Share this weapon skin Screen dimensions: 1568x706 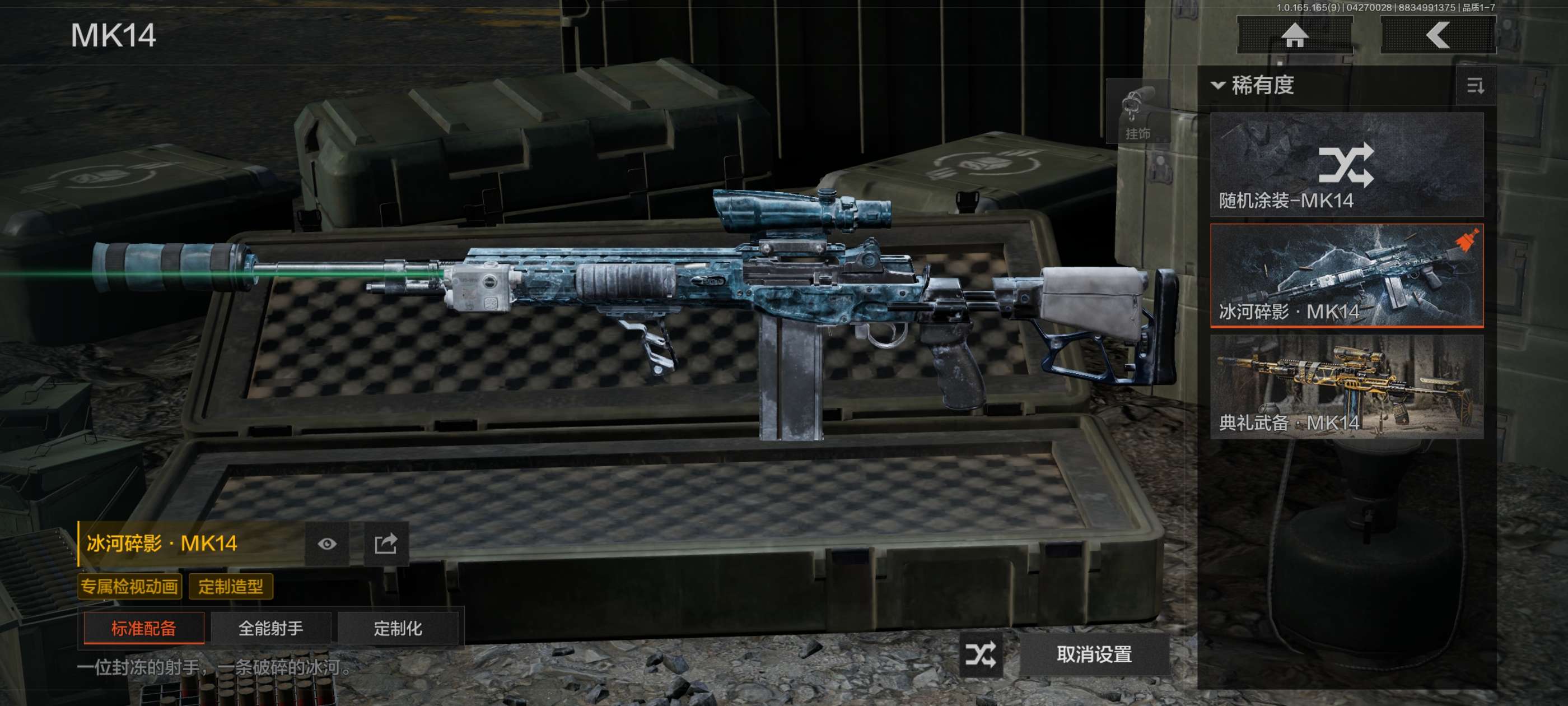click(385, 544)
